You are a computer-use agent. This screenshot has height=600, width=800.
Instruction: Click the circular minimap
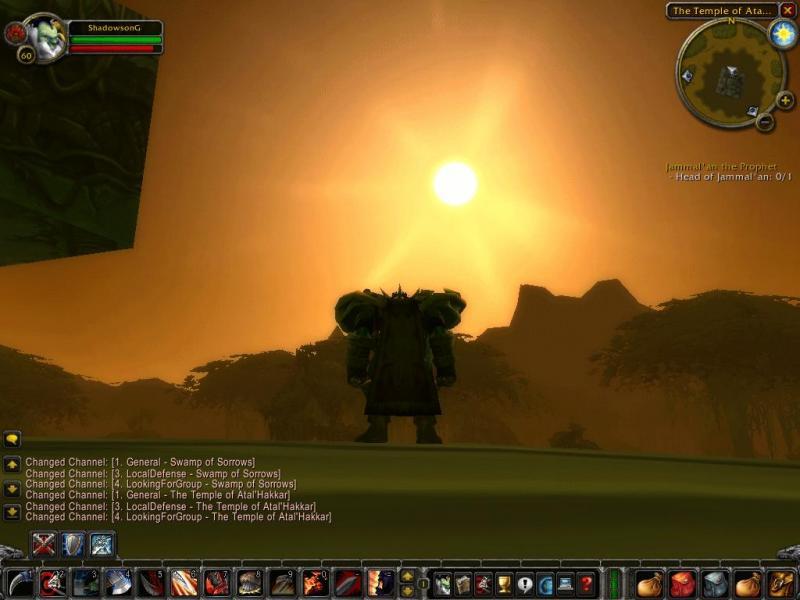[x=728, y=73]
